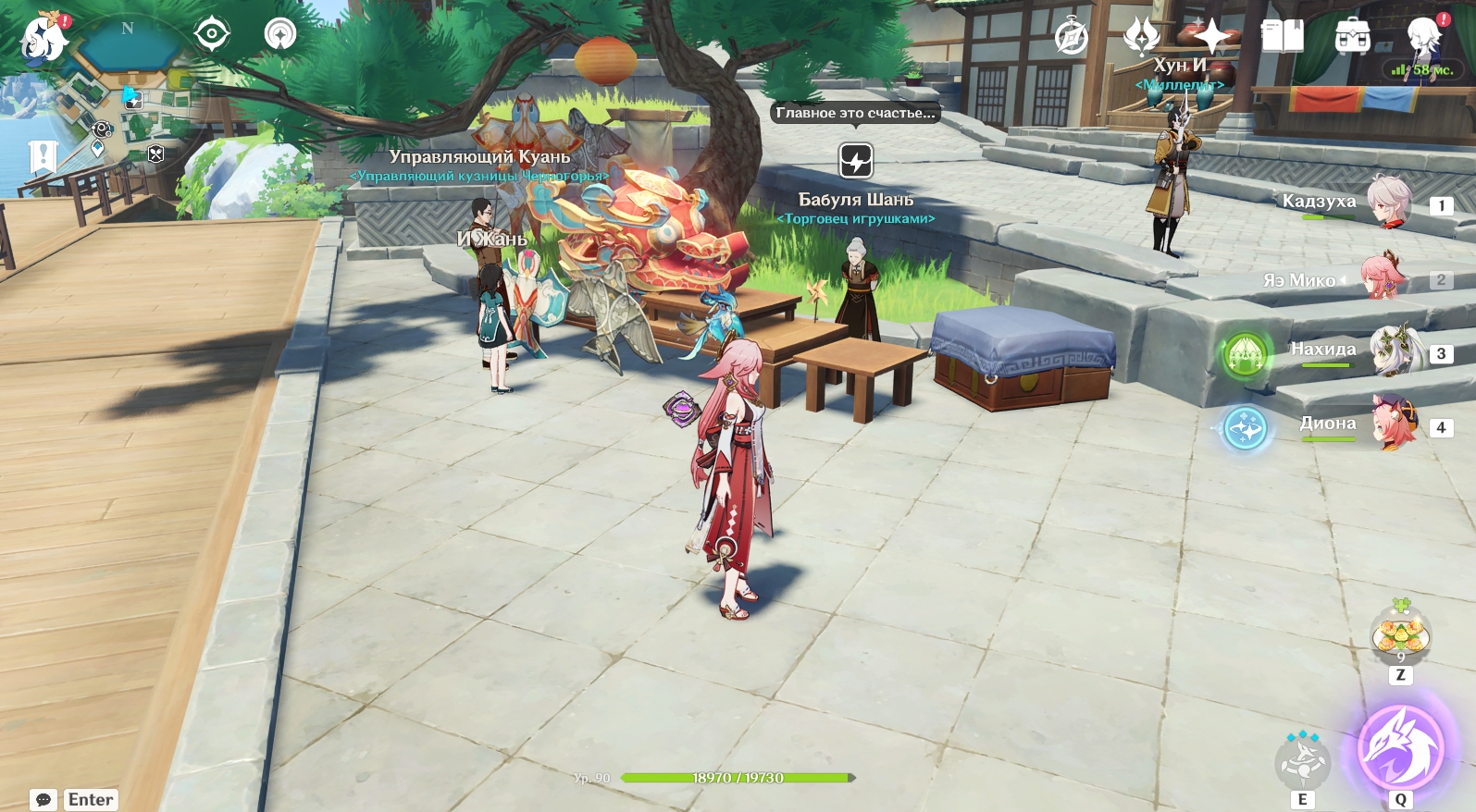Switch to party member Кадзуха
The width and height of the screenshot is (1476, 812).
point(1389,203)
